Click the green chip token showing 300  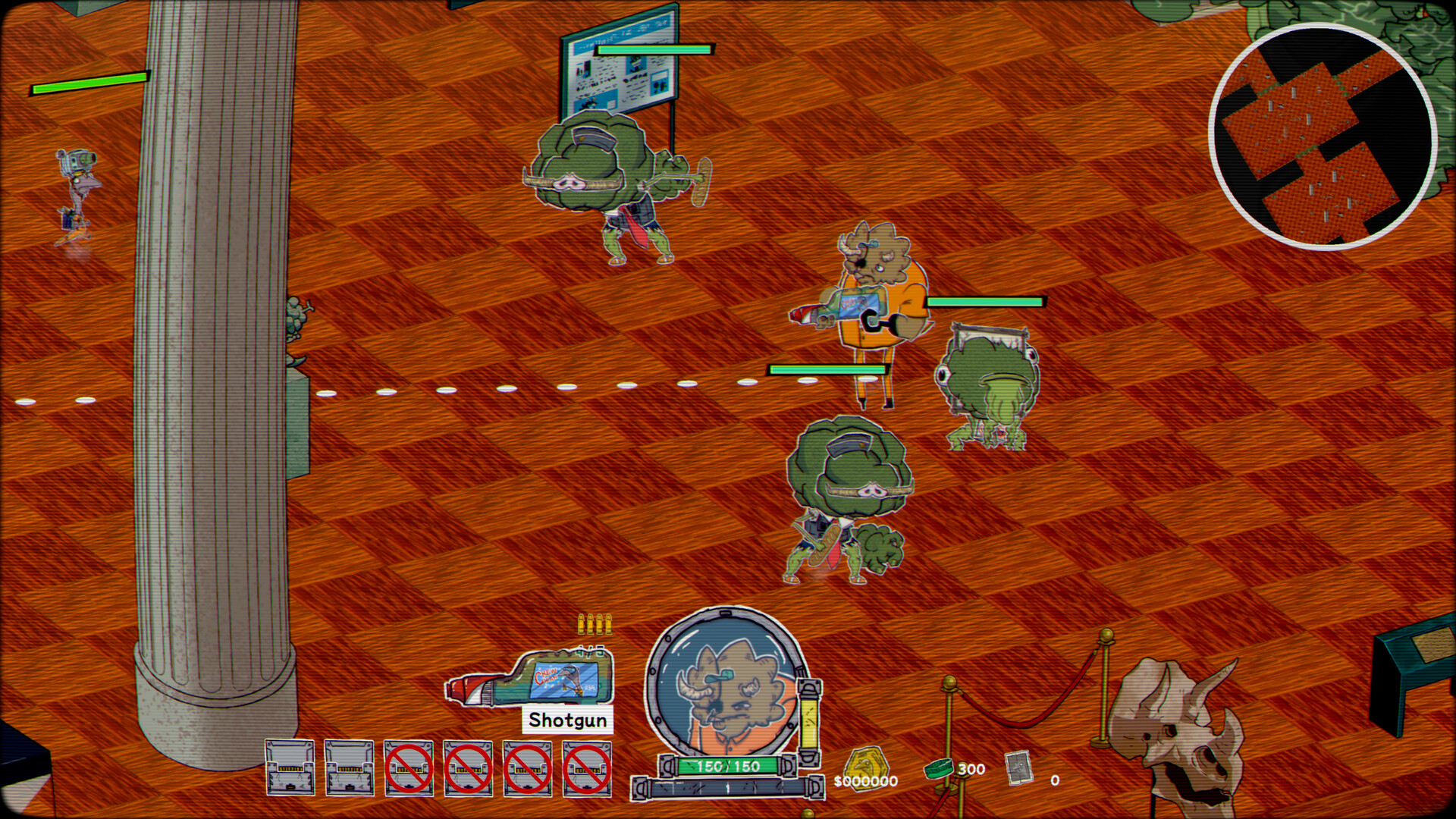click(x=940, y=768)
